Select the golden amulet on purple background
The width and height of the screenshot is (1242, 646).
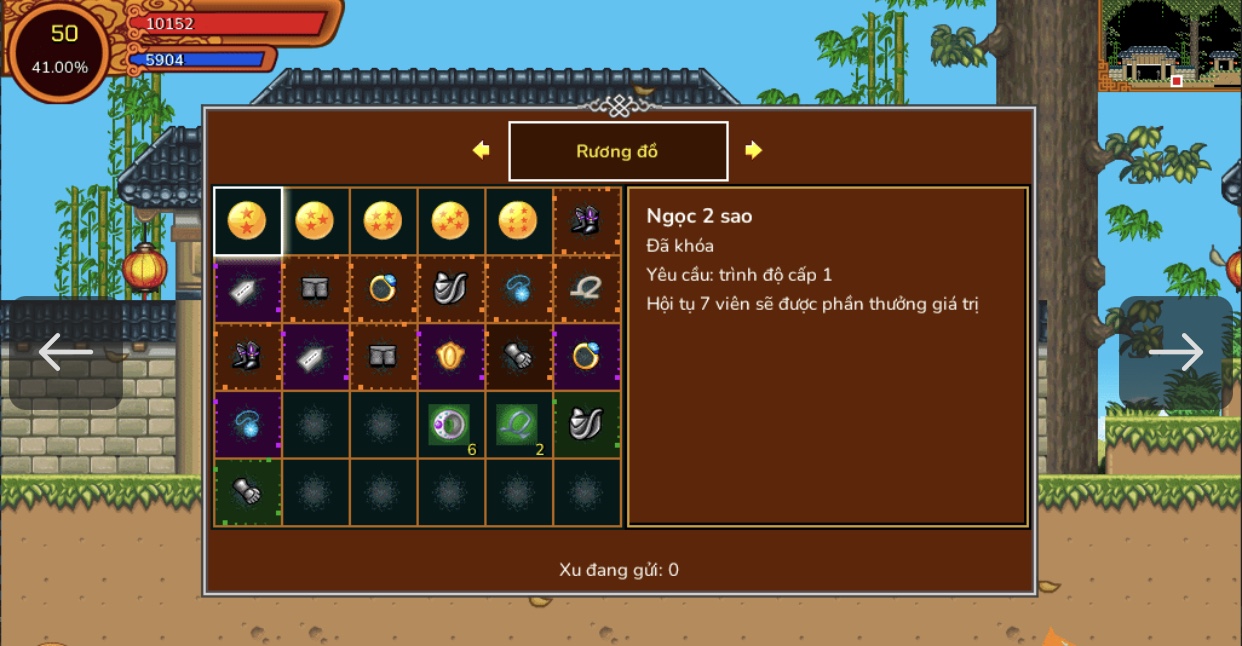(451, 356)
